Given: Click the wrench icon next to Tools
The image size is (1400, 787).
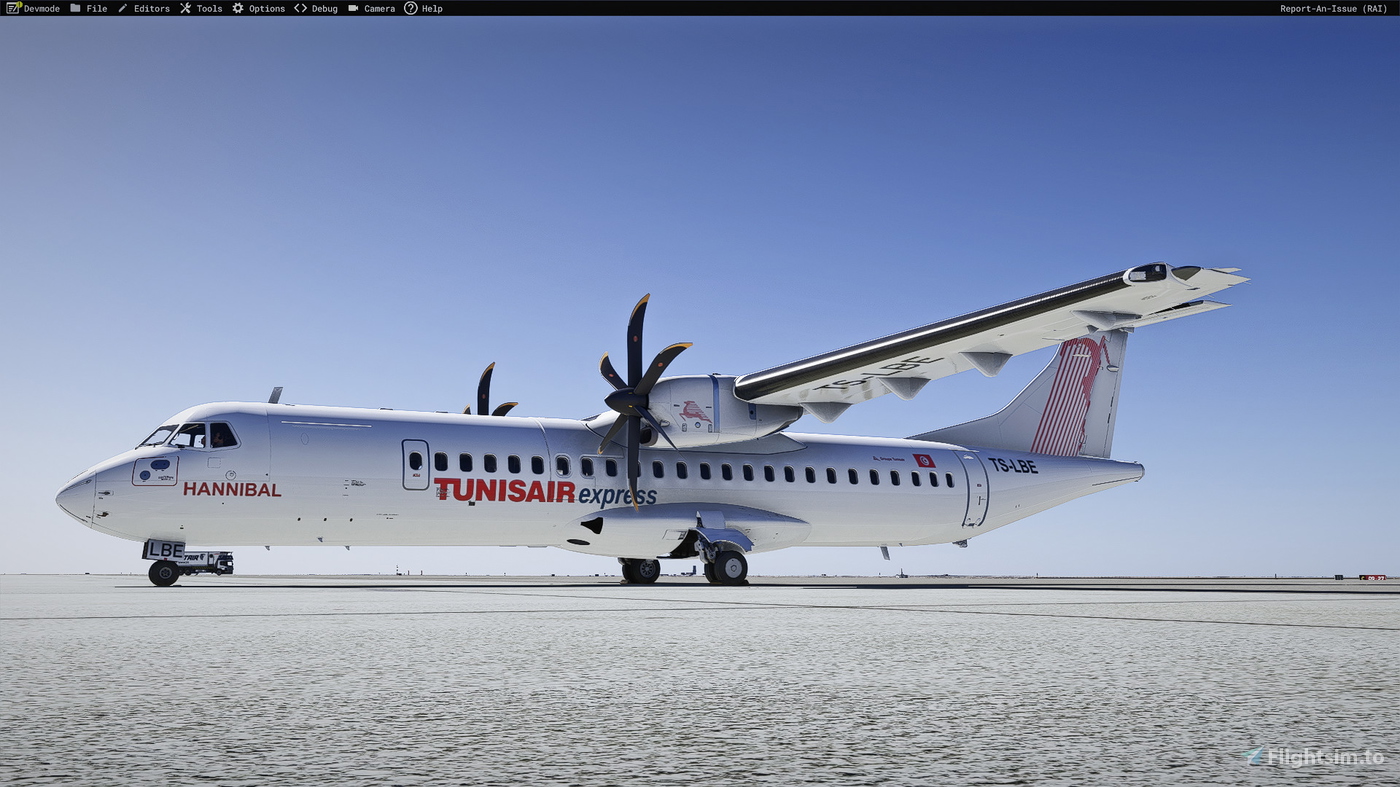Looking at the screenshot, I should click(185, 8).
